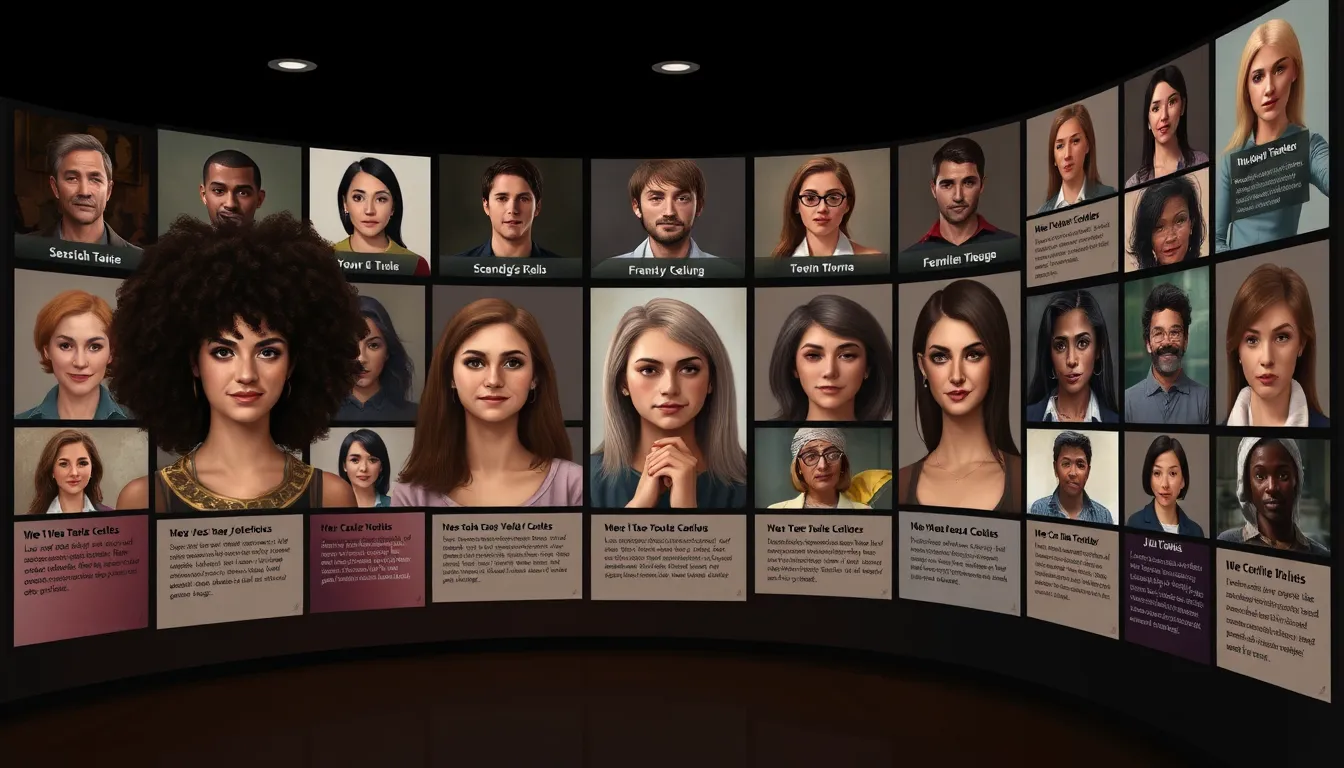Open the magenta description card below the portraits
The image size is (1344, 768).
tap(367, 563)
